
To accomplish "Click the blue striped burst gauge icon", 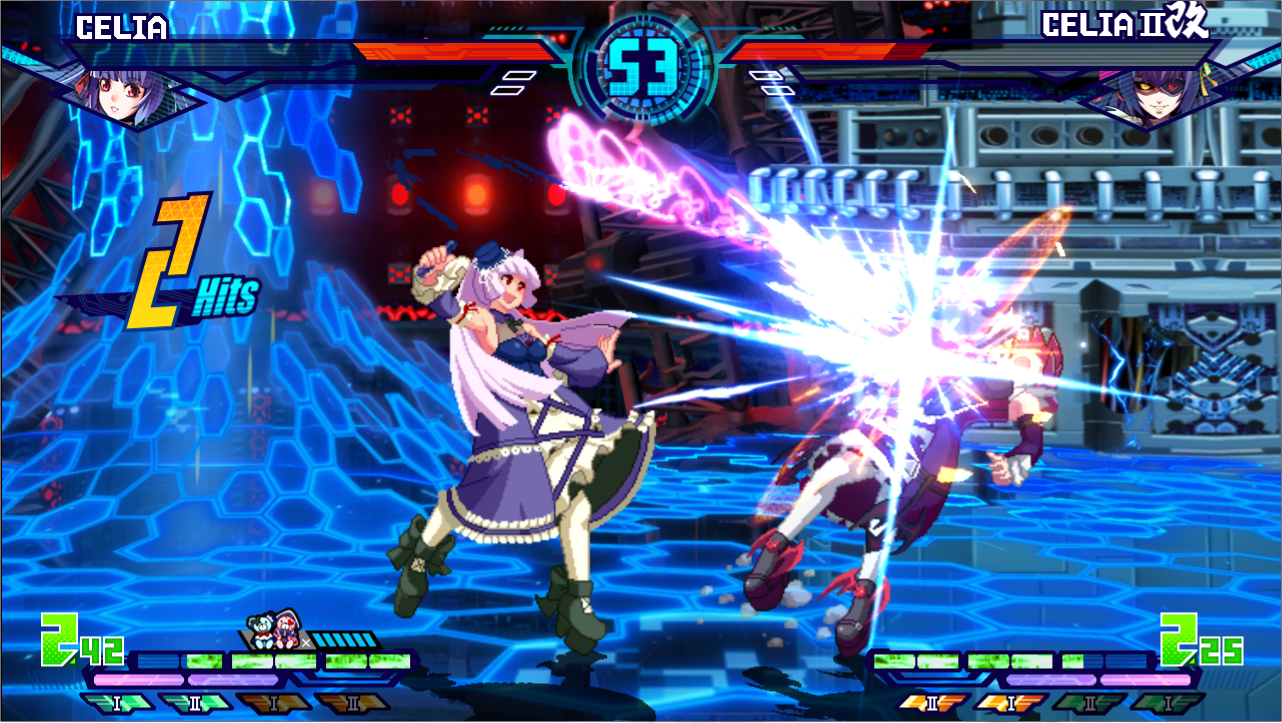I will click(x=345, y=638).
